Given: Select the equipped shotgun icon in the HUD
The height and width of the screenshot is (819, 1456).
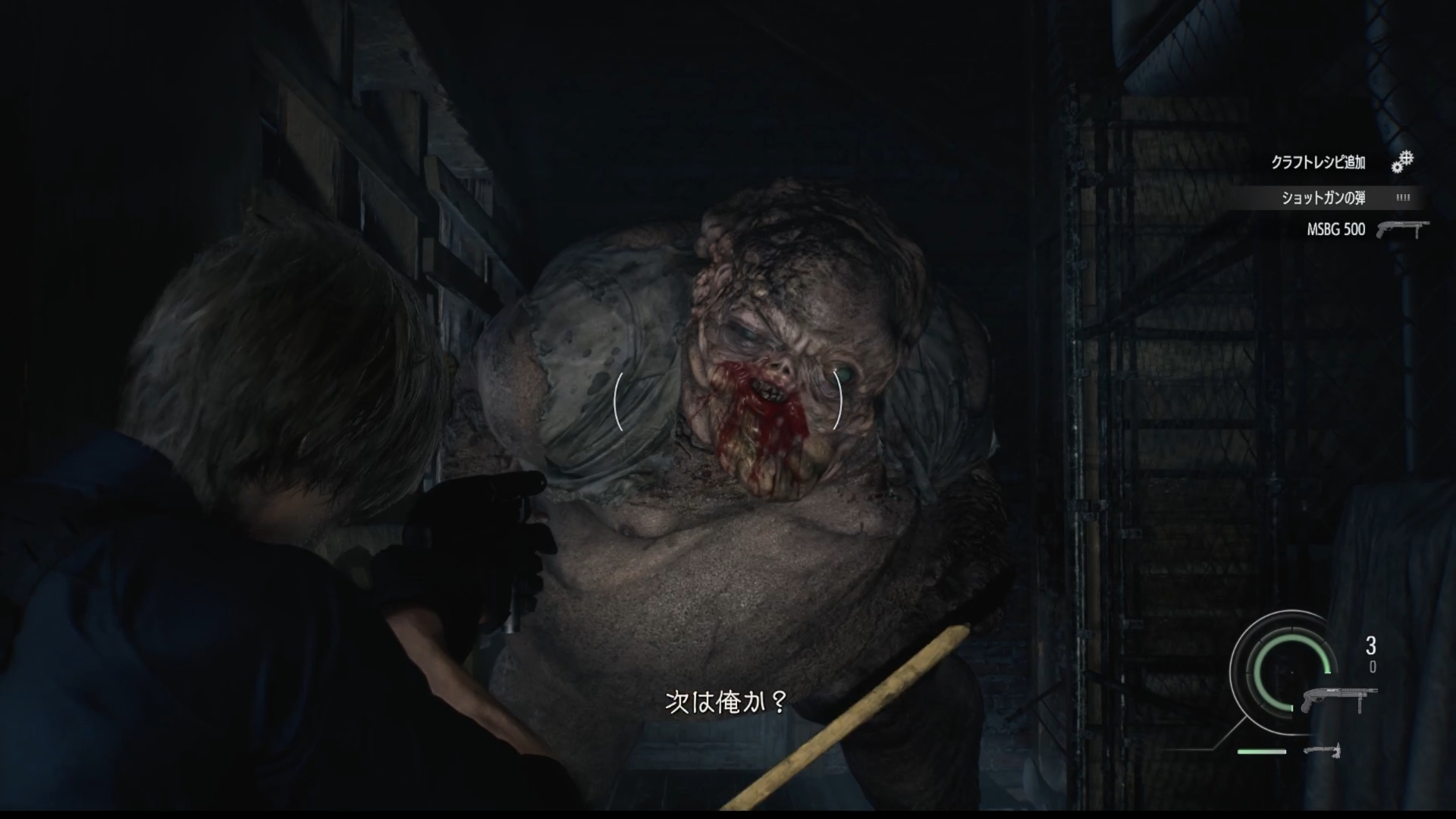Looking at the screenshot, I should coord(1340,698).
